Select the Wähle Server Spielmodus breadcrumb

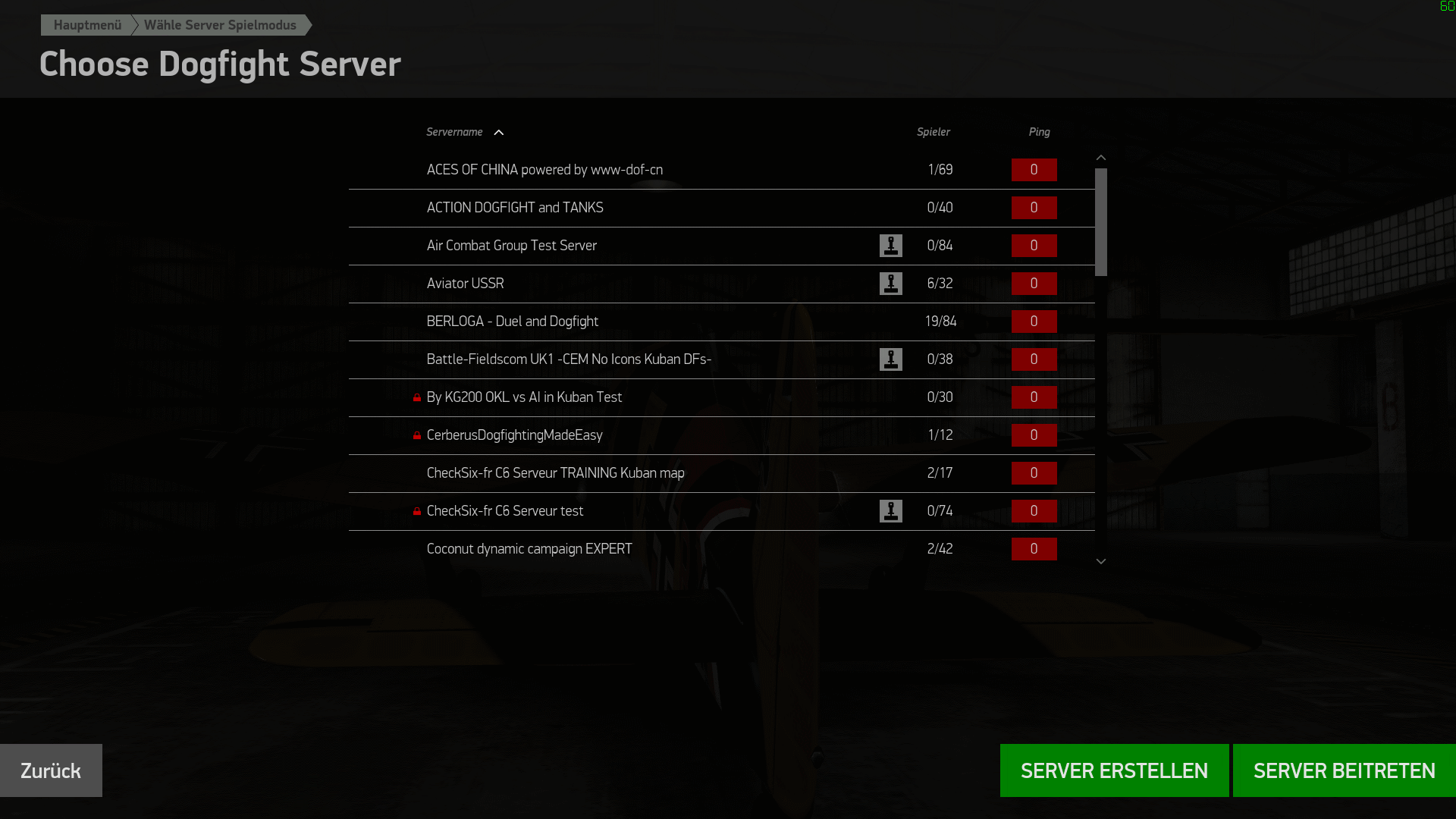(x=221, y=25)
